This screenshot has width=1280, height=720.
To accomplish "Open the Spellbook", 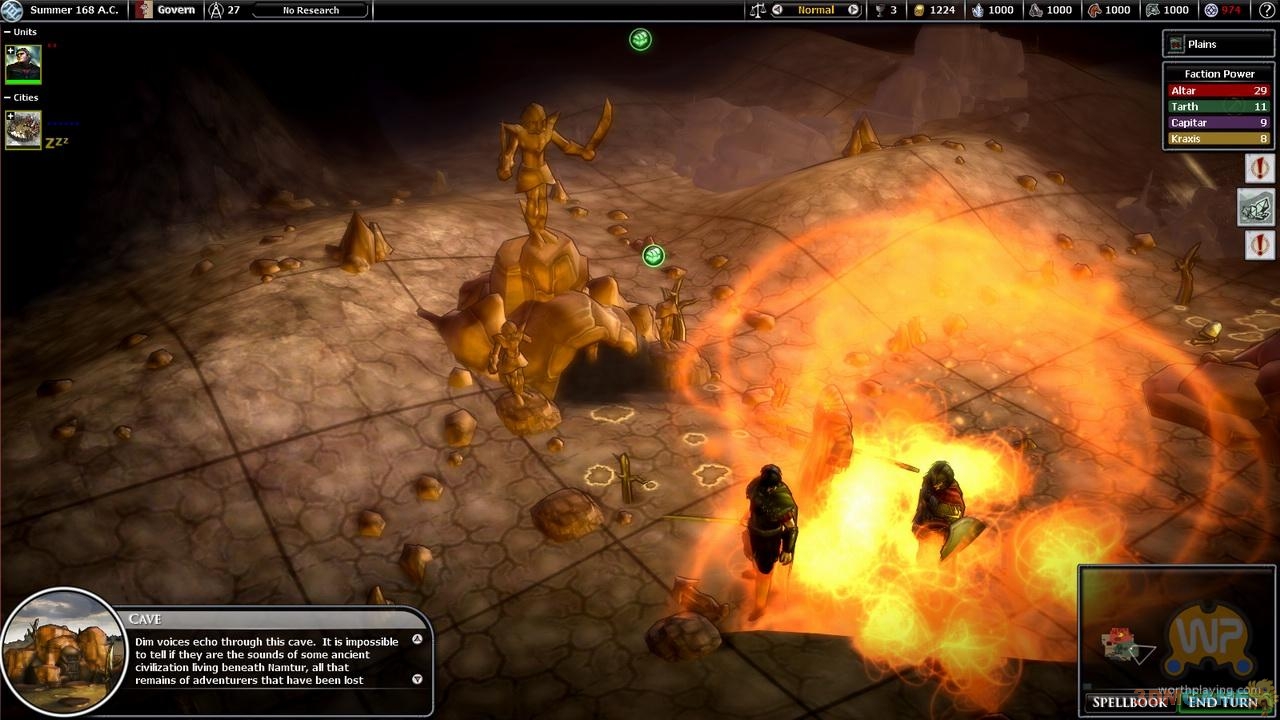I will click(1129, 702).
